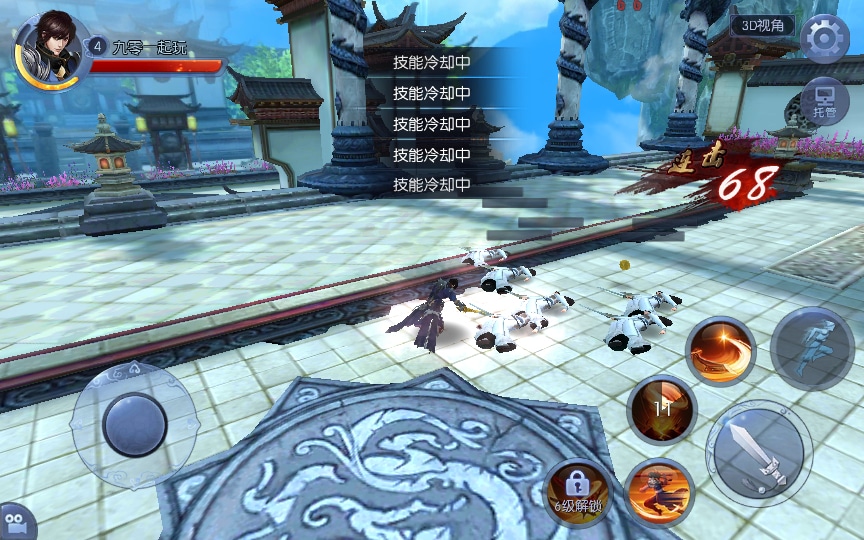
Task: Enable 托管 auto-play mode
Action: pos(825,98)
